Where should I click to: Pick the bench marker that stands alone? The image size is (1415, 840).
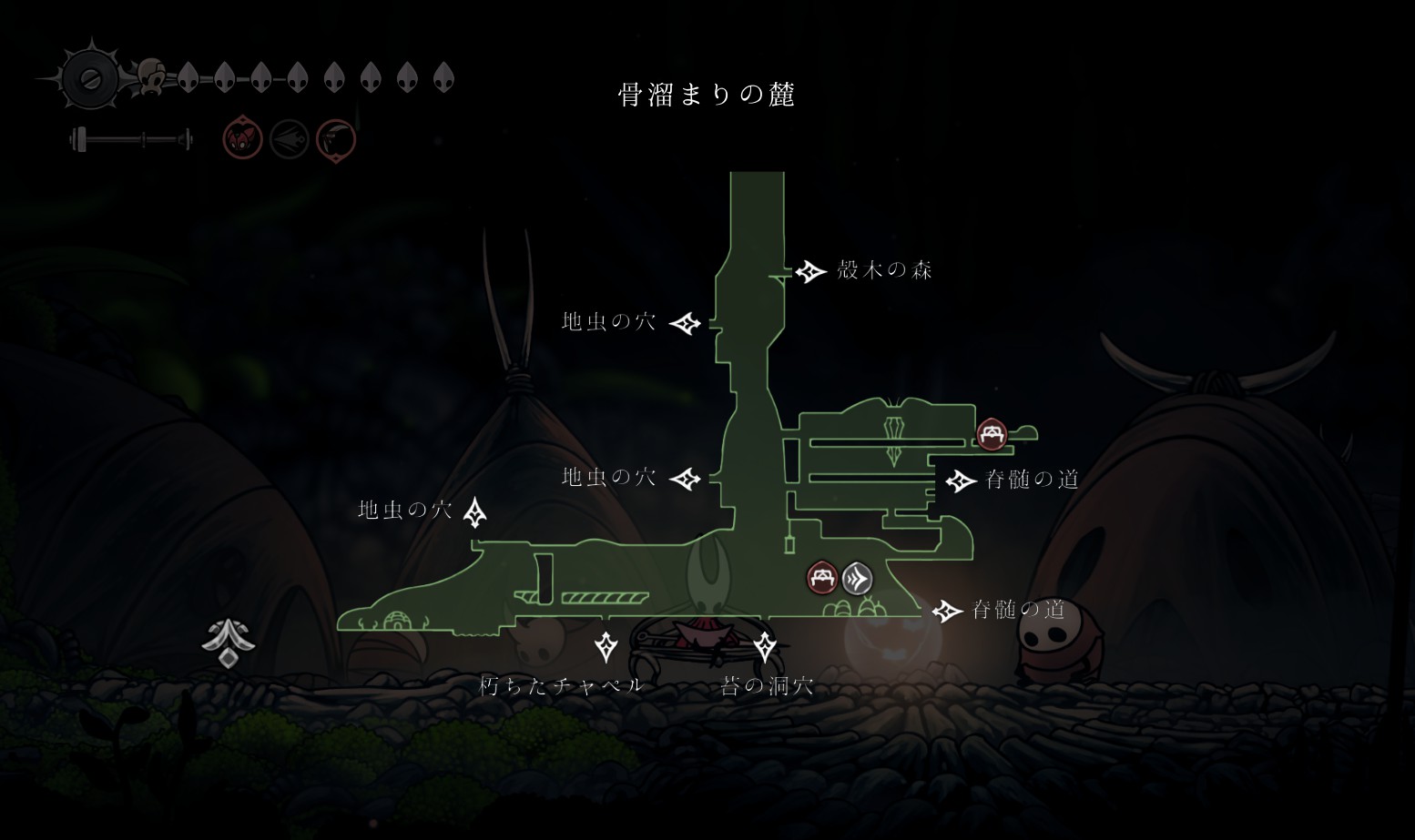[992, 433]
